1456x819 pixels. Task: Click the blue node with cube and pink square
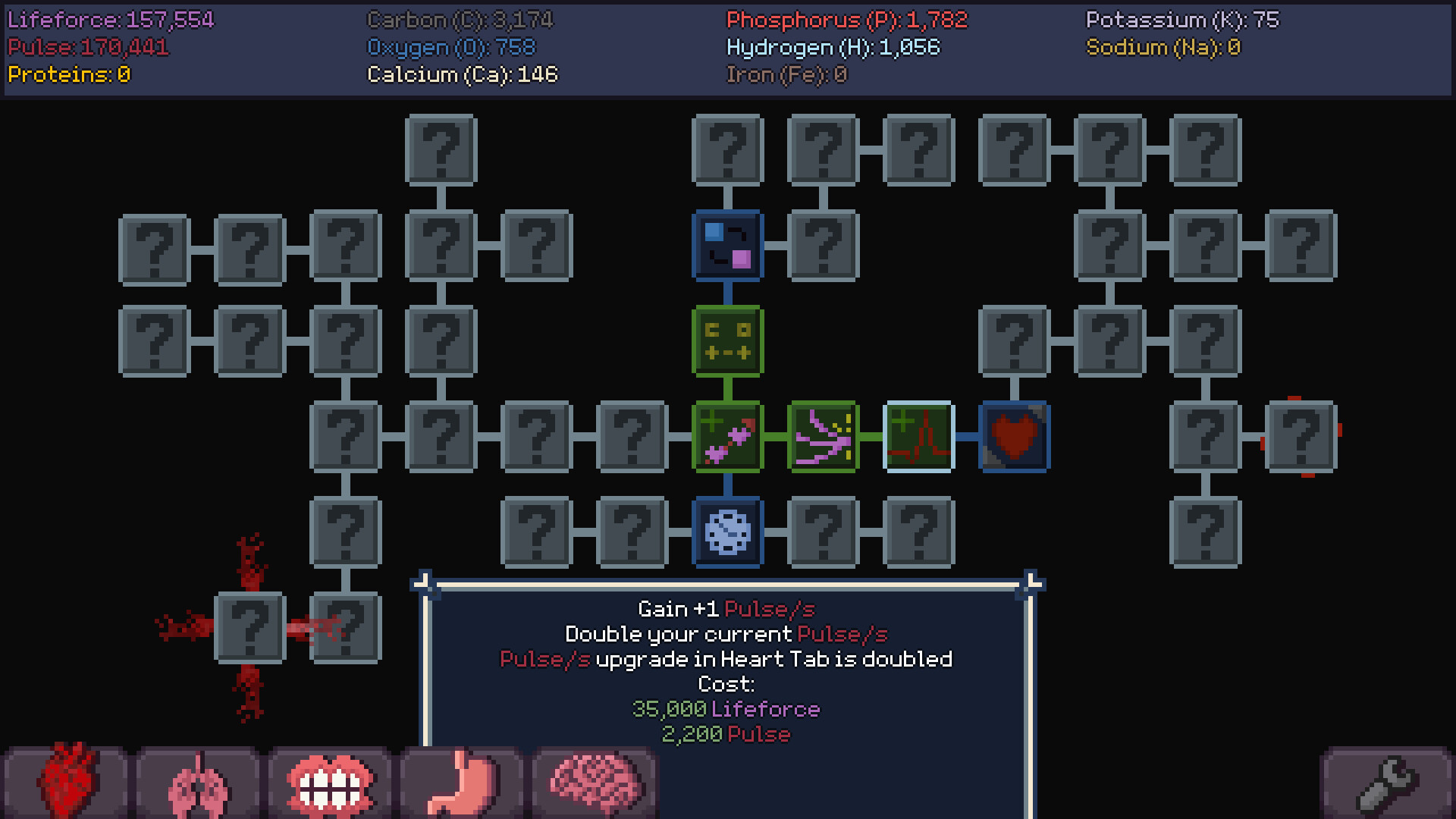click(x=727, y=246)
